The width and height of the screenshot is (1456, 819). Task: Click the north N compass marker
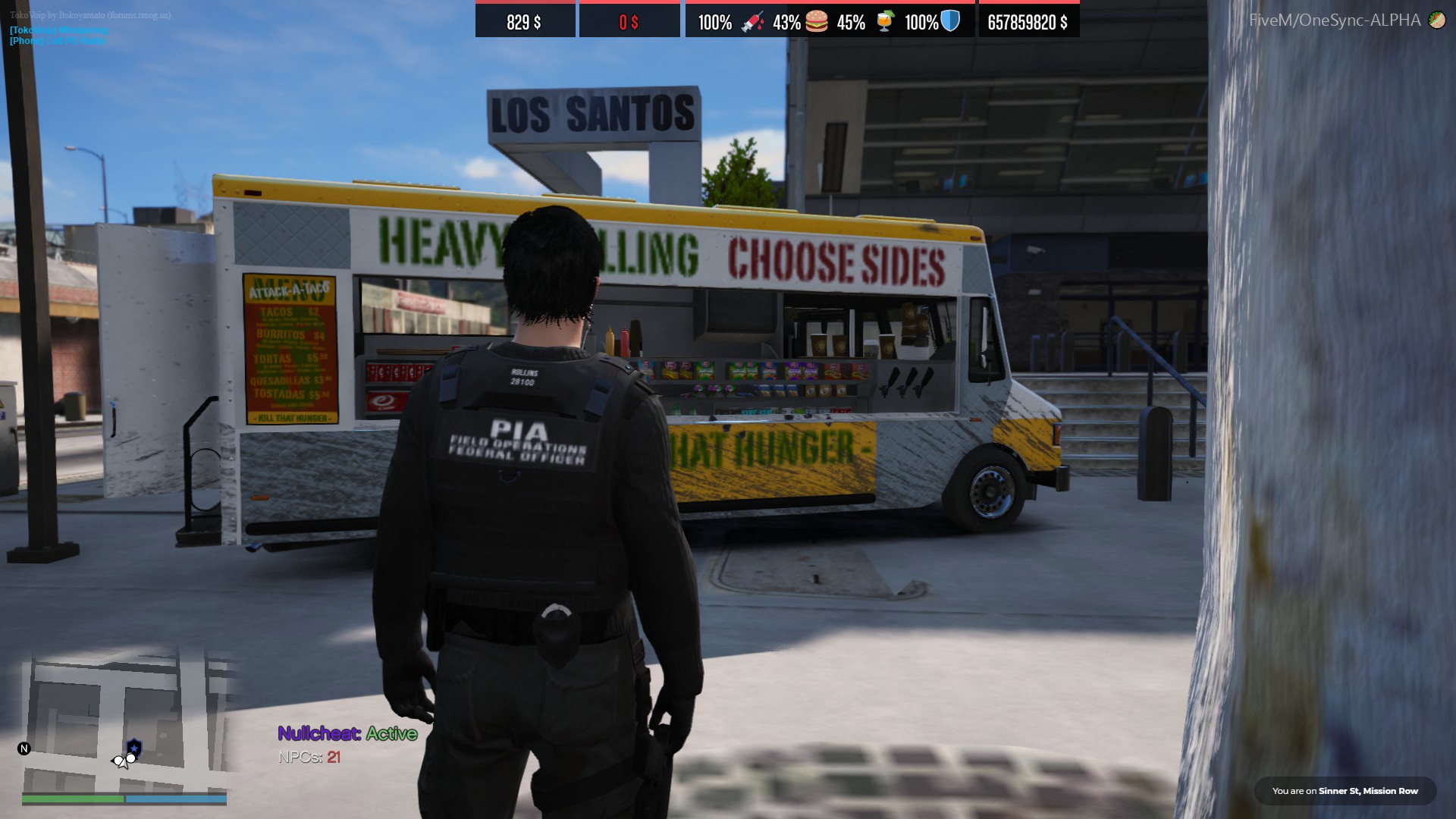[24, 748]
